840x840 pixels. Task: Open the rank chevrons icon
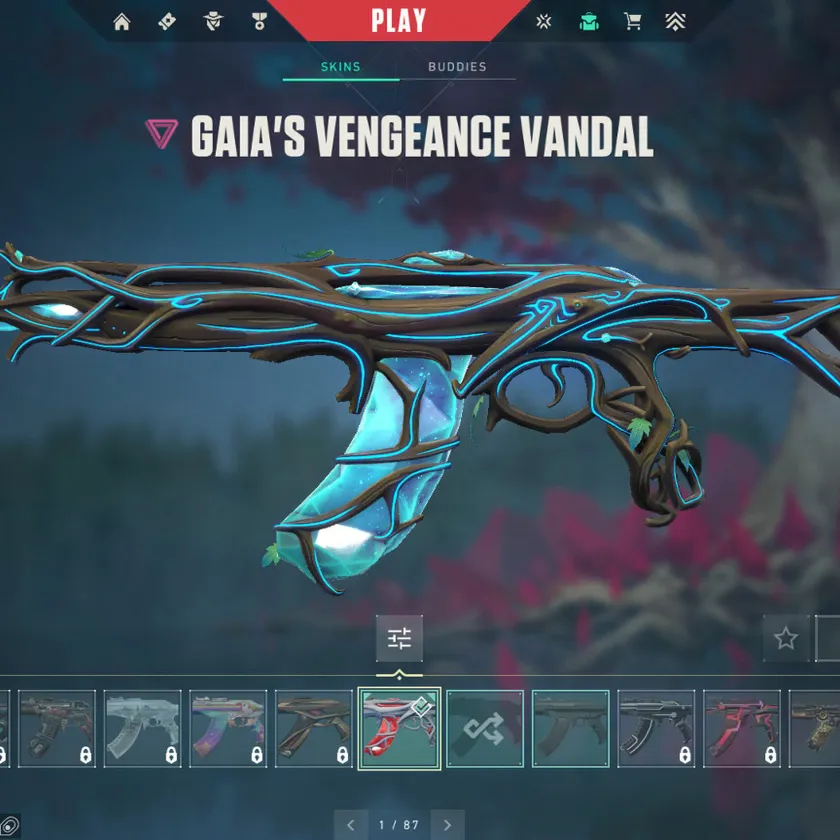tap(677, 22)
